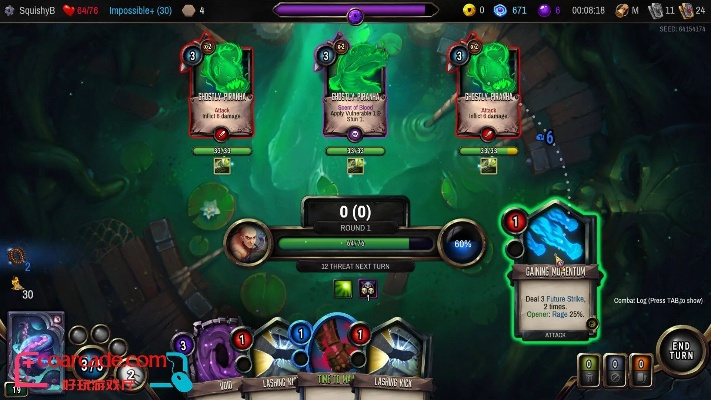The width and height of the screenshot is (711, 400).
Task: Inspect the green slash status buff icon
Action: pyautogui.click(x=342, y=289)
